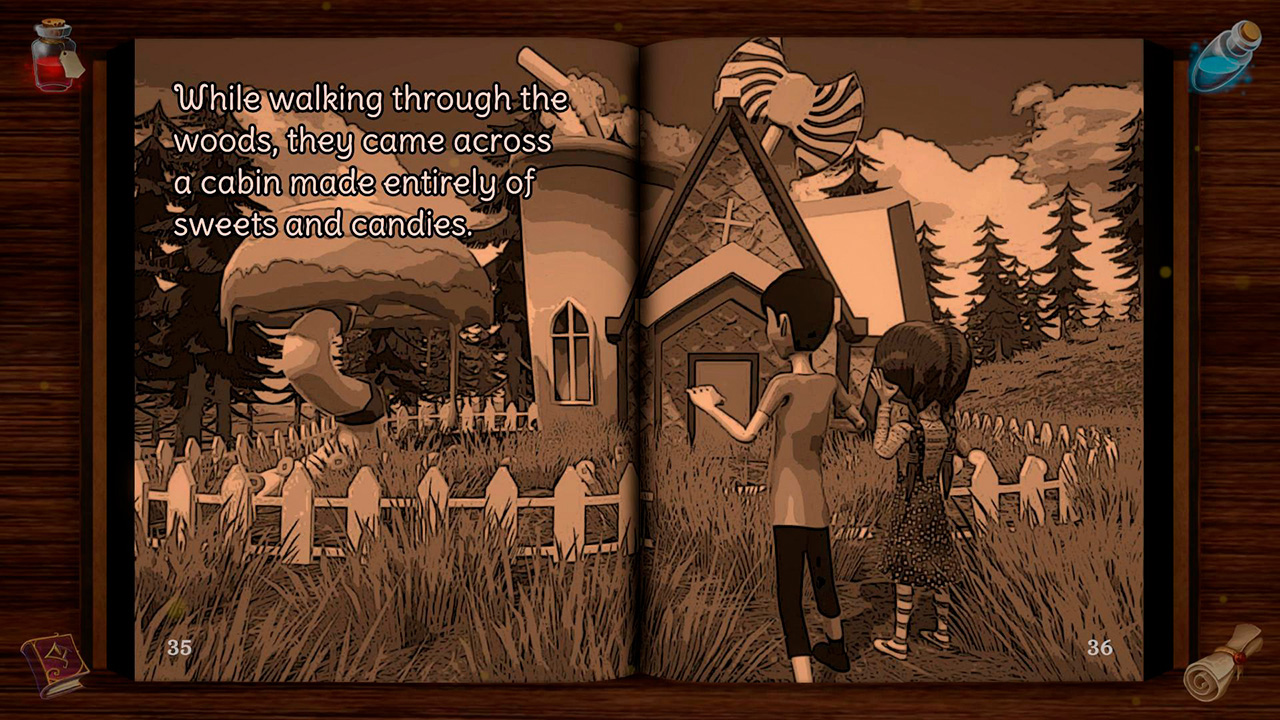
Task: Click page number 36 to turn forward
Action: pos(1101,648)
